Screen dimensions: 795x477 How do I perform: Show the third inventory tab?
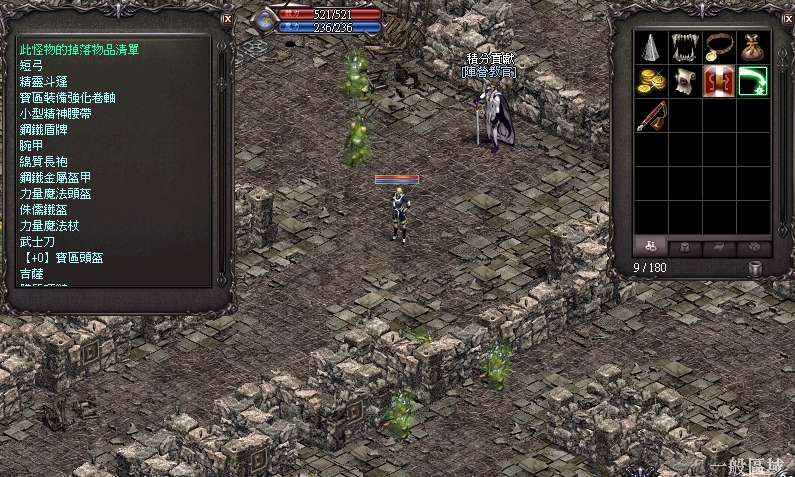tap(720, 246)
